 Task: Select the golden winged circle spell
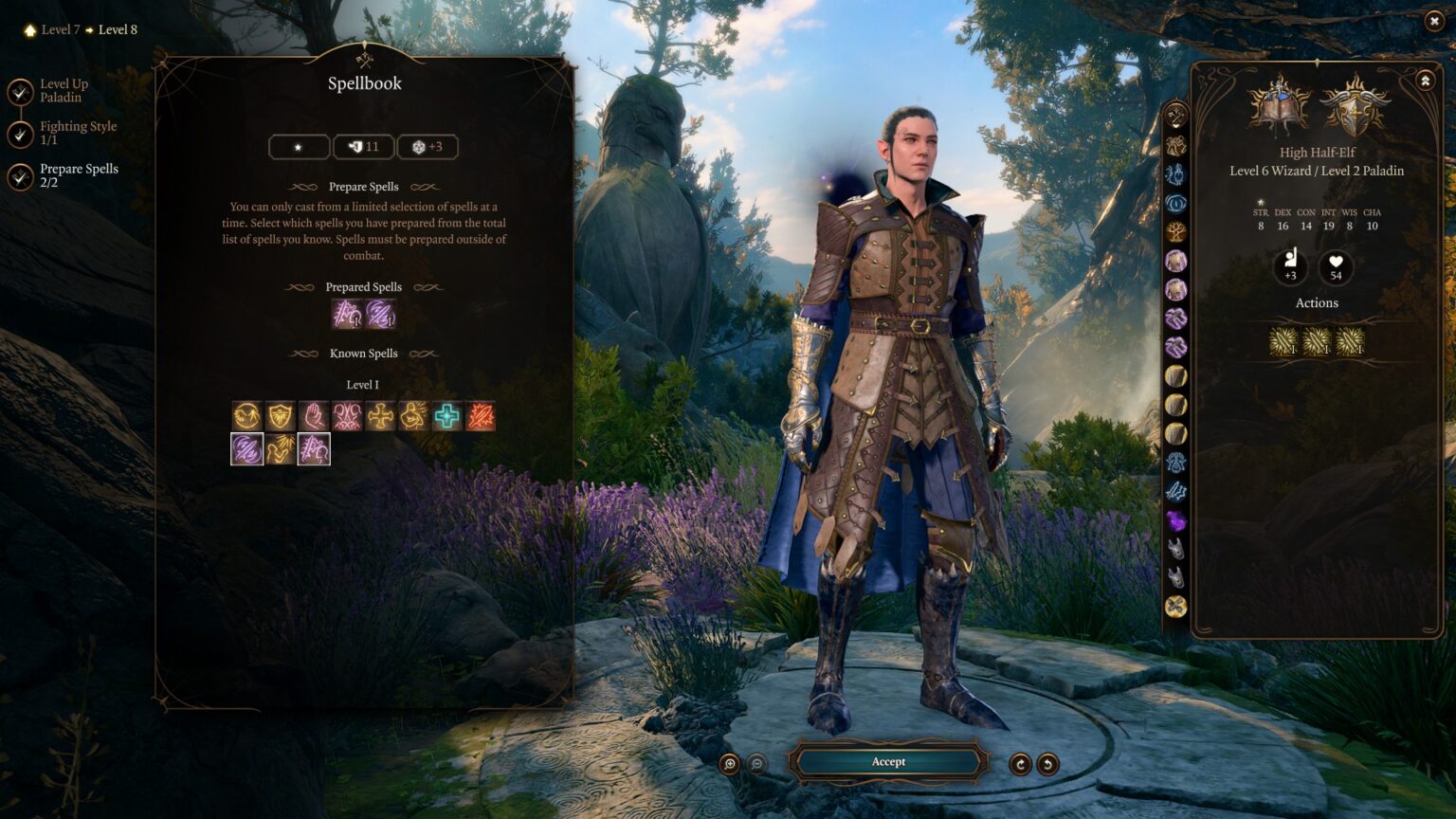(246, 416)
